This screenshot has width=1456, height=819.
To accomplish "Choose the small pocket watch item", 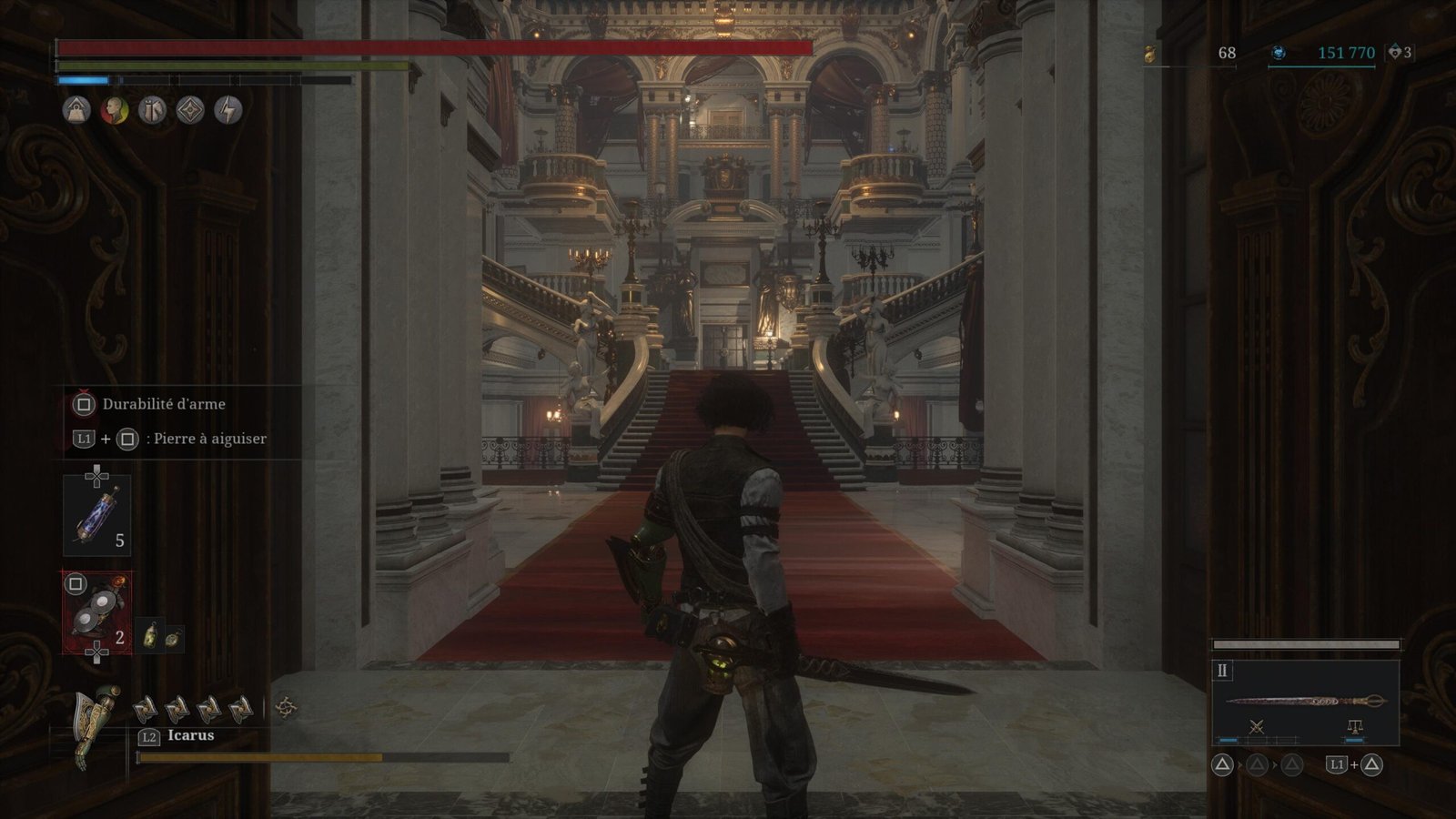I will coord(172,639).
